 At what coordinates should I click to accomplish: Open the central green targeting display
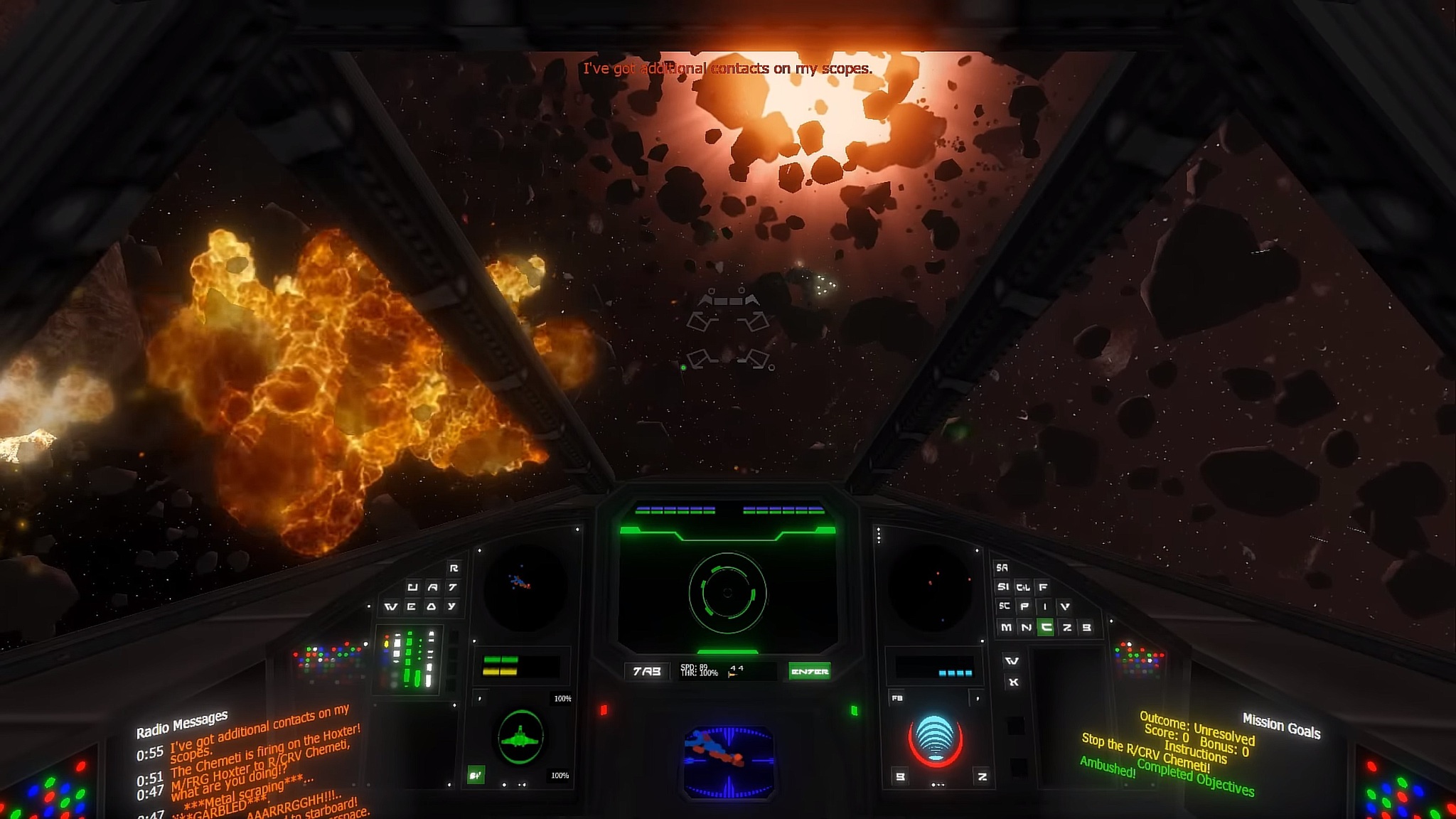point(727,591)
